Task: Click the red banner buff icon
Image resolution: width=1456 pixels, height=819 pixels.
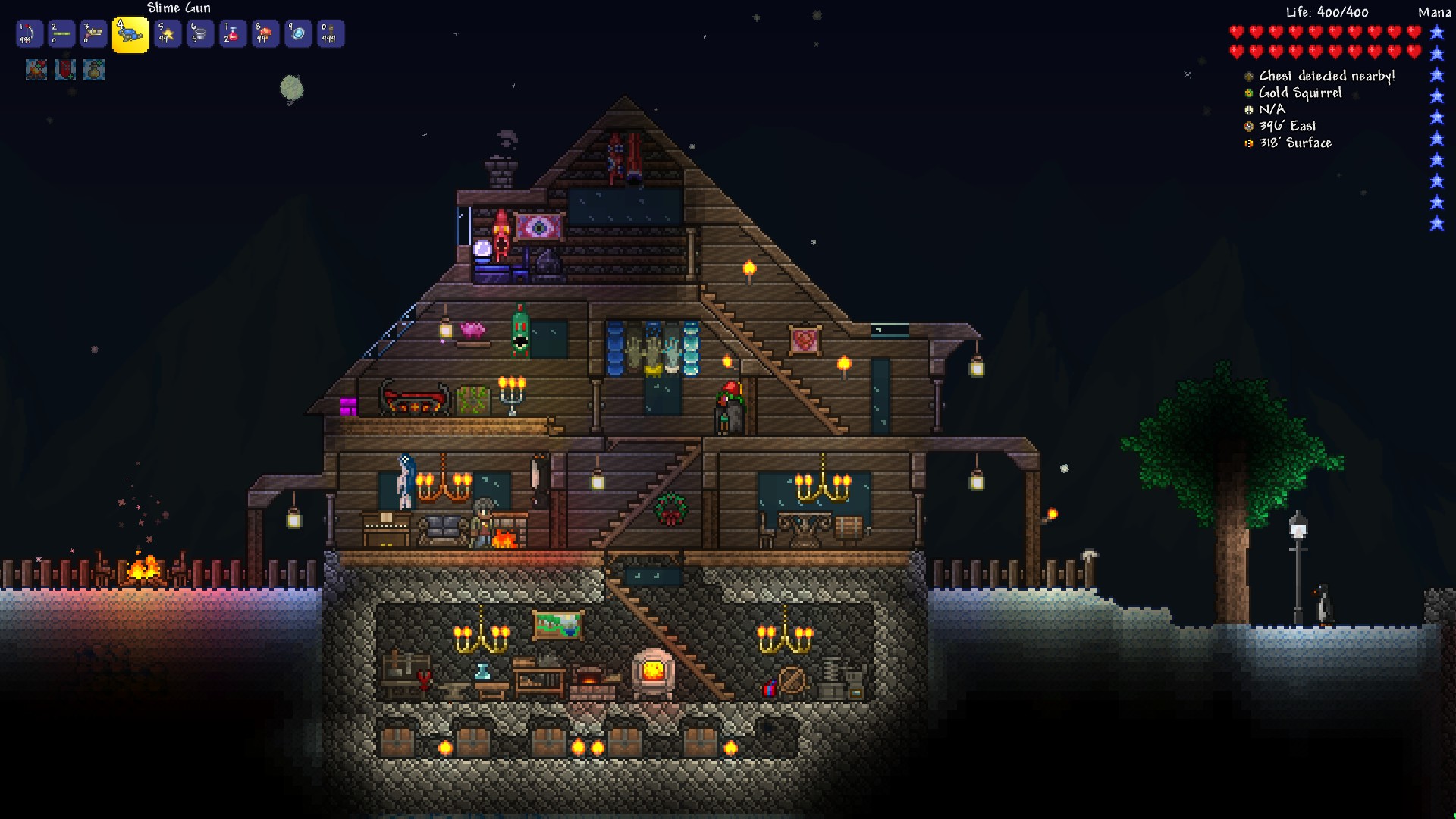Action: pyautogui.click(x=65, y=70)
